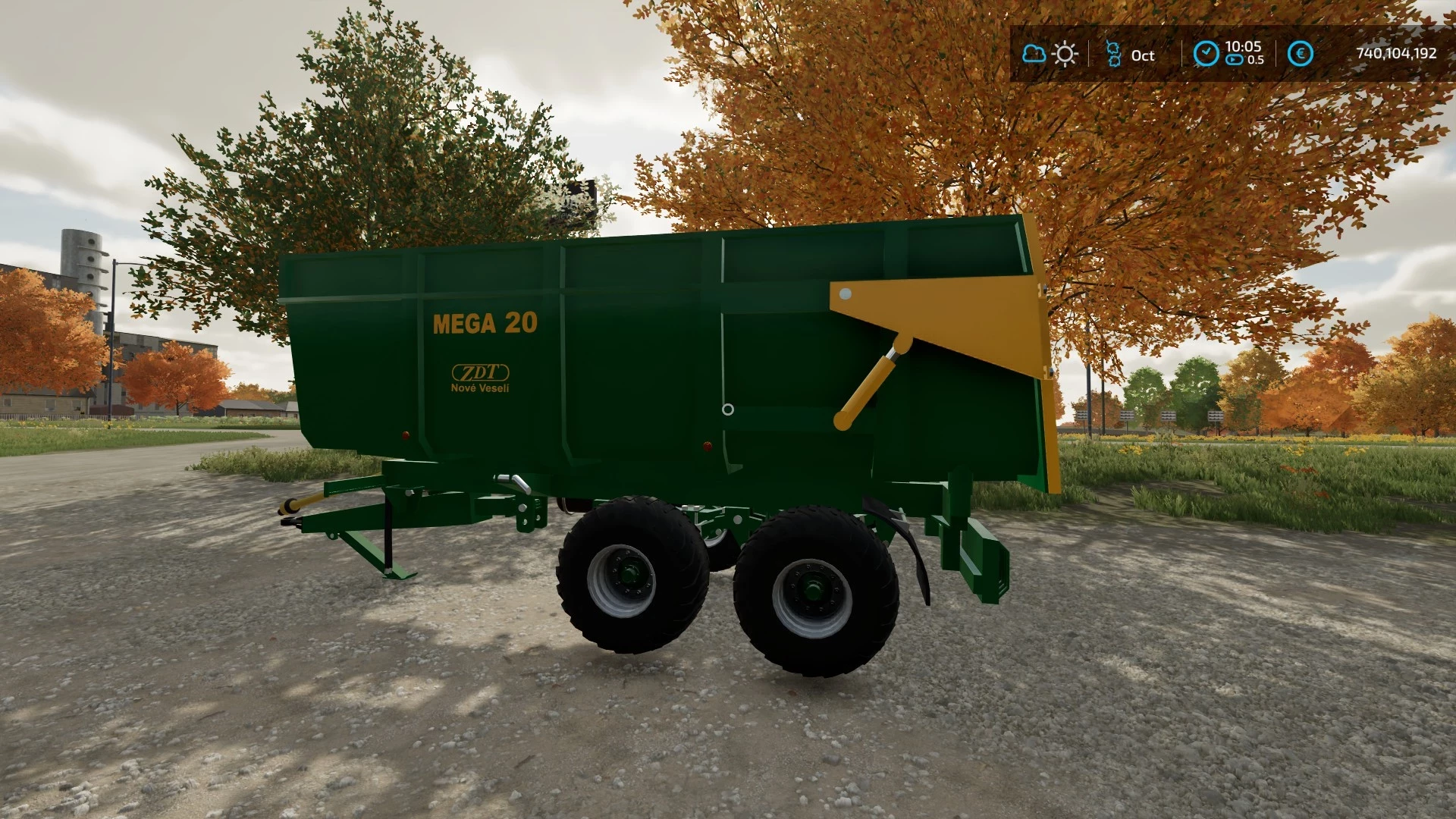Select the sun forecast icon

tap(1065, 54)
